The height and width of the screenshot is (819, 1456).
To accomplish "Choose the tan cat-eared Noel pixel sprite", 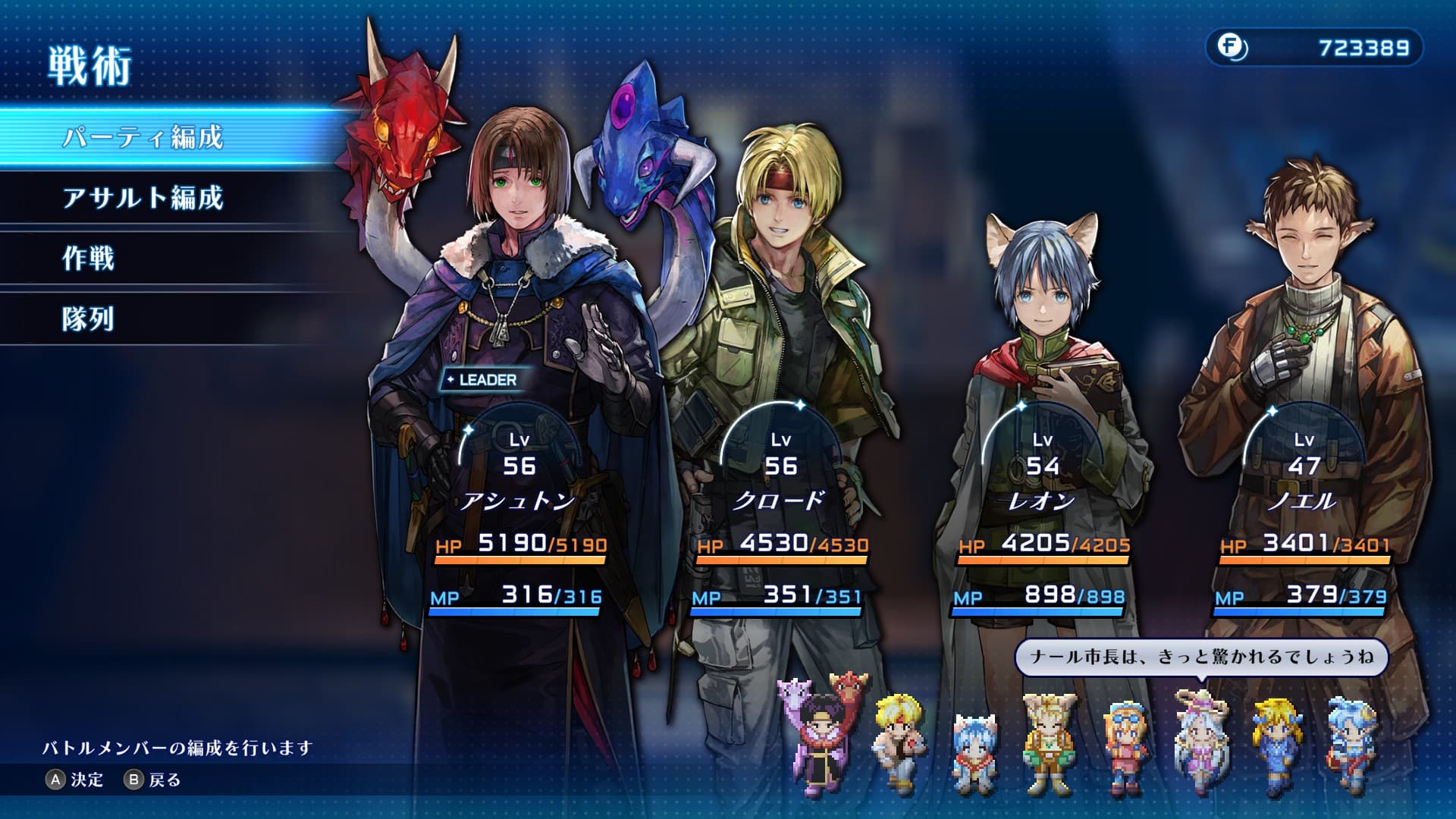I will click(x=1050, y=743).
